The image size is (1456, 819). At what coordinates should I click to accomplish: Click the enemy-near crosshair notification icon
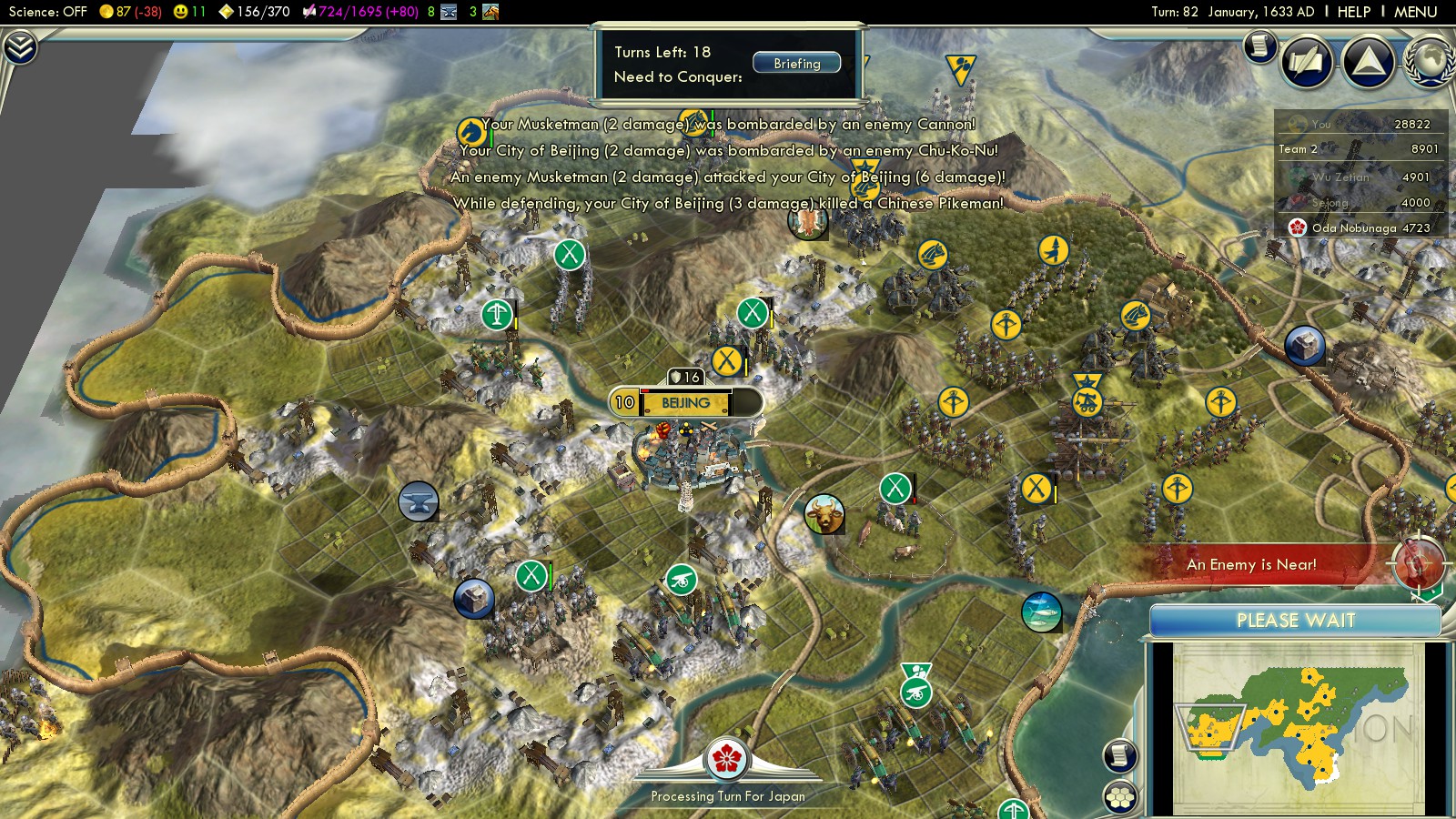(x=1416, y=563)
